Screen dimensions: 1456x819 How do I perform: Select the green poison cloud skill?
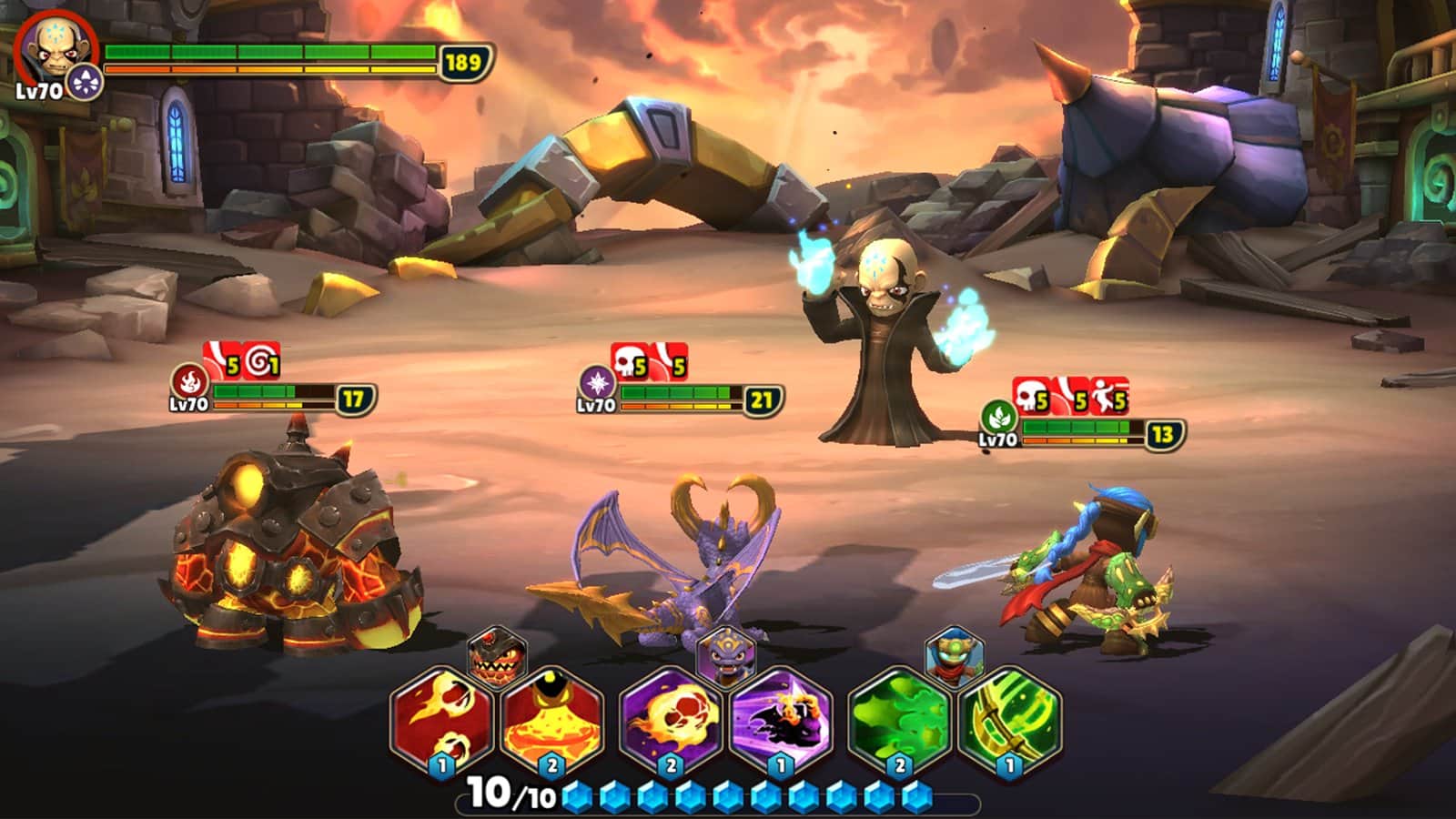899,722
